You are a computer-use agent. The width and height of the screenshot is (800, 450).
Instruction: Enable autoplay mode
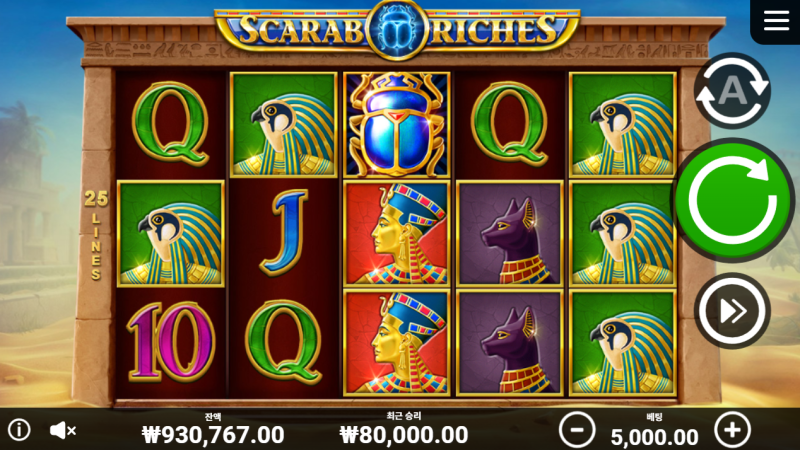732,90
